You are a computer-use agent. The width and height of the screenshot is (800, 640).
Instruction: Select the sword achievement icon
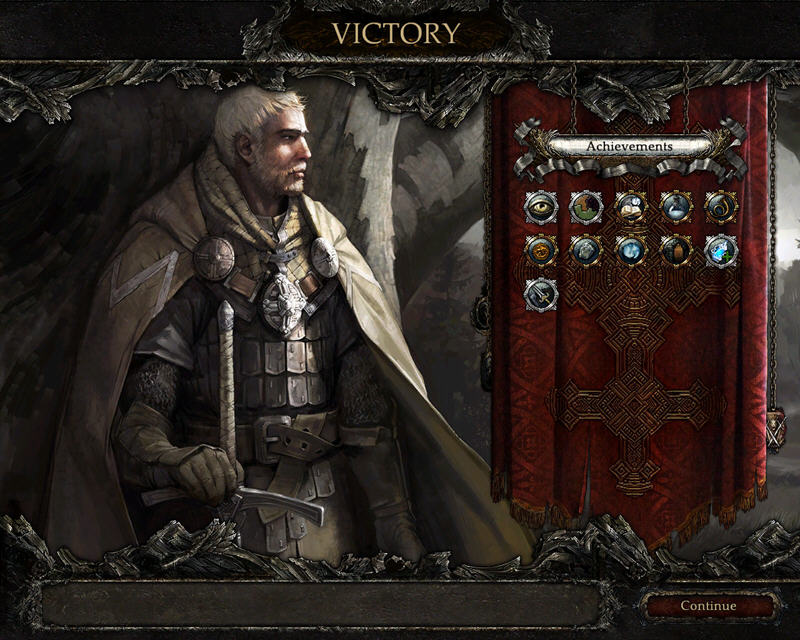pos(540,293)
